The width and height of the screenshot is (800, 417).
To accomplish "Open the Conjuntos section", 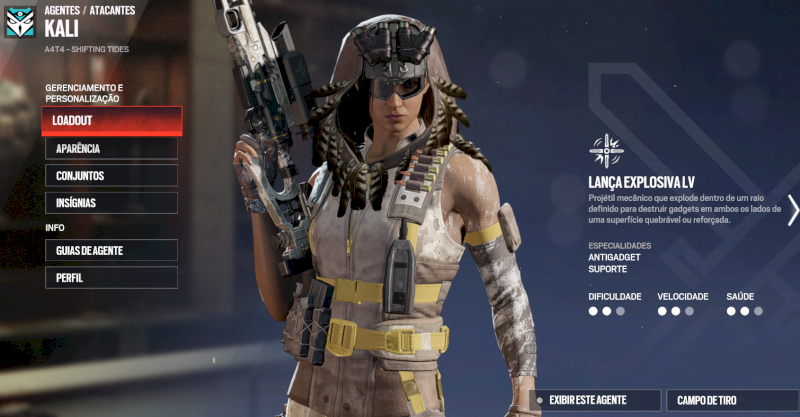I will (111, 176).
